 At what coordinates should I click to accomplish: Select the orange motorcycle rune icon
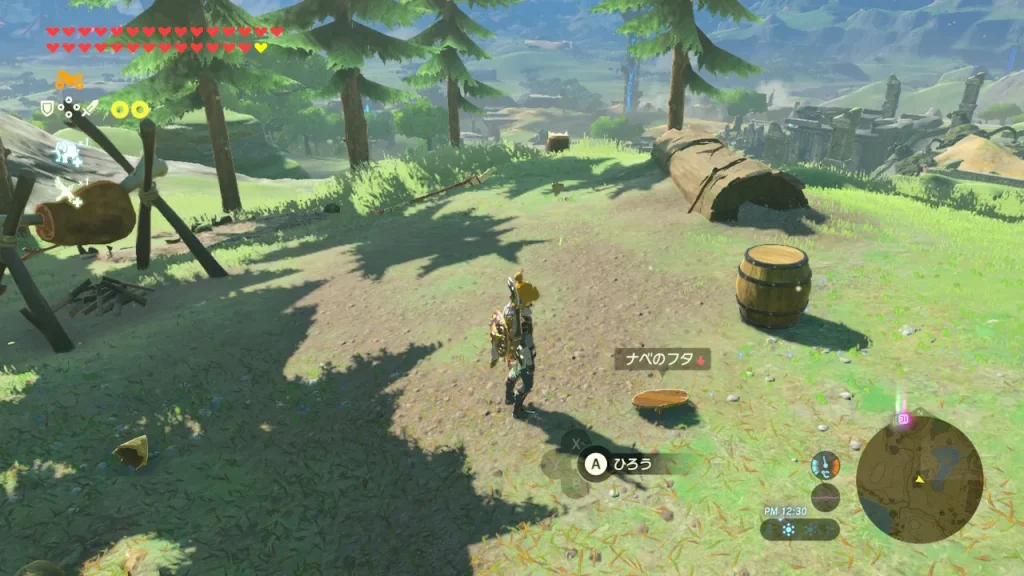click(x=69, y=81)
